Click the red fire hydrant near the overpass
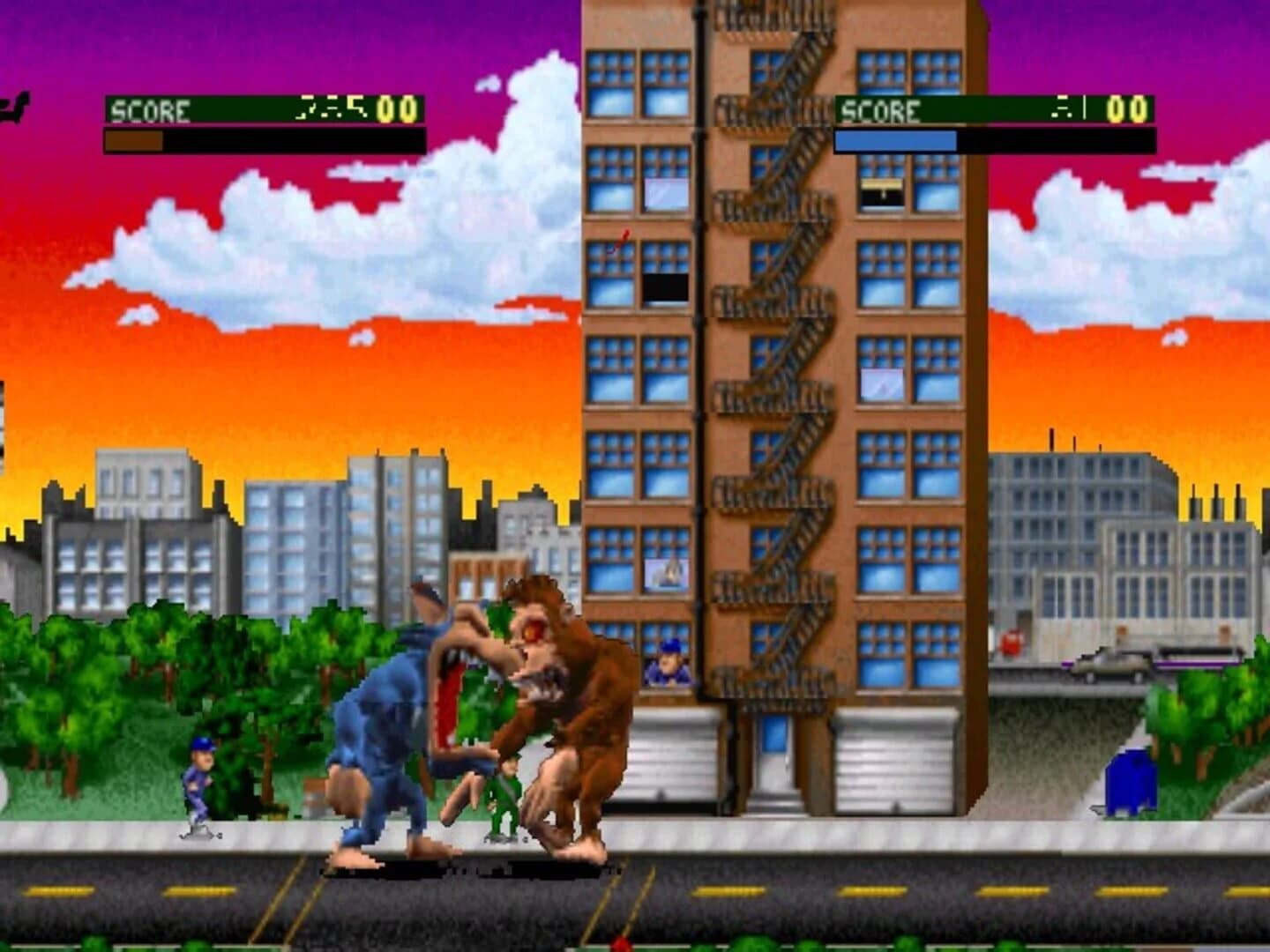Screen dimensions: 1270x952 click(1011, 643)
